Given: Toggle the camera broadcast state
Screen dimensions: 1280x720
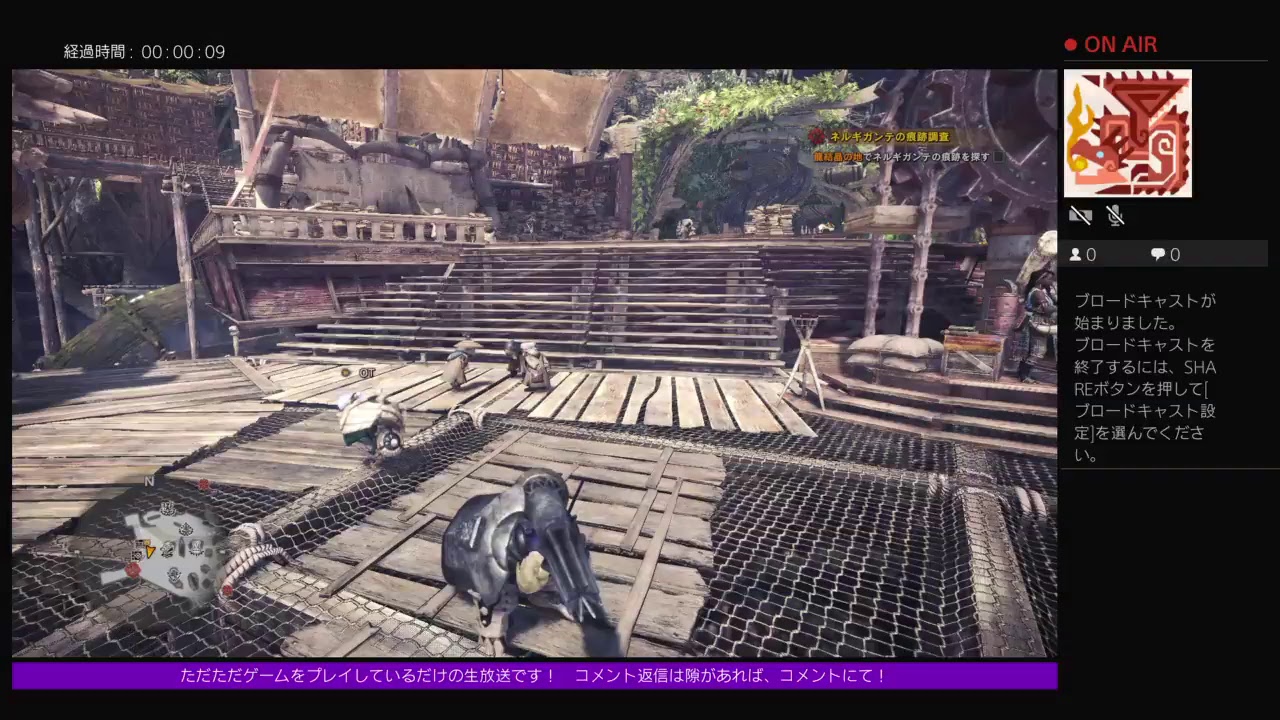Looking at the screenshot, I should pyautogui.click(x=1080, y=214).
